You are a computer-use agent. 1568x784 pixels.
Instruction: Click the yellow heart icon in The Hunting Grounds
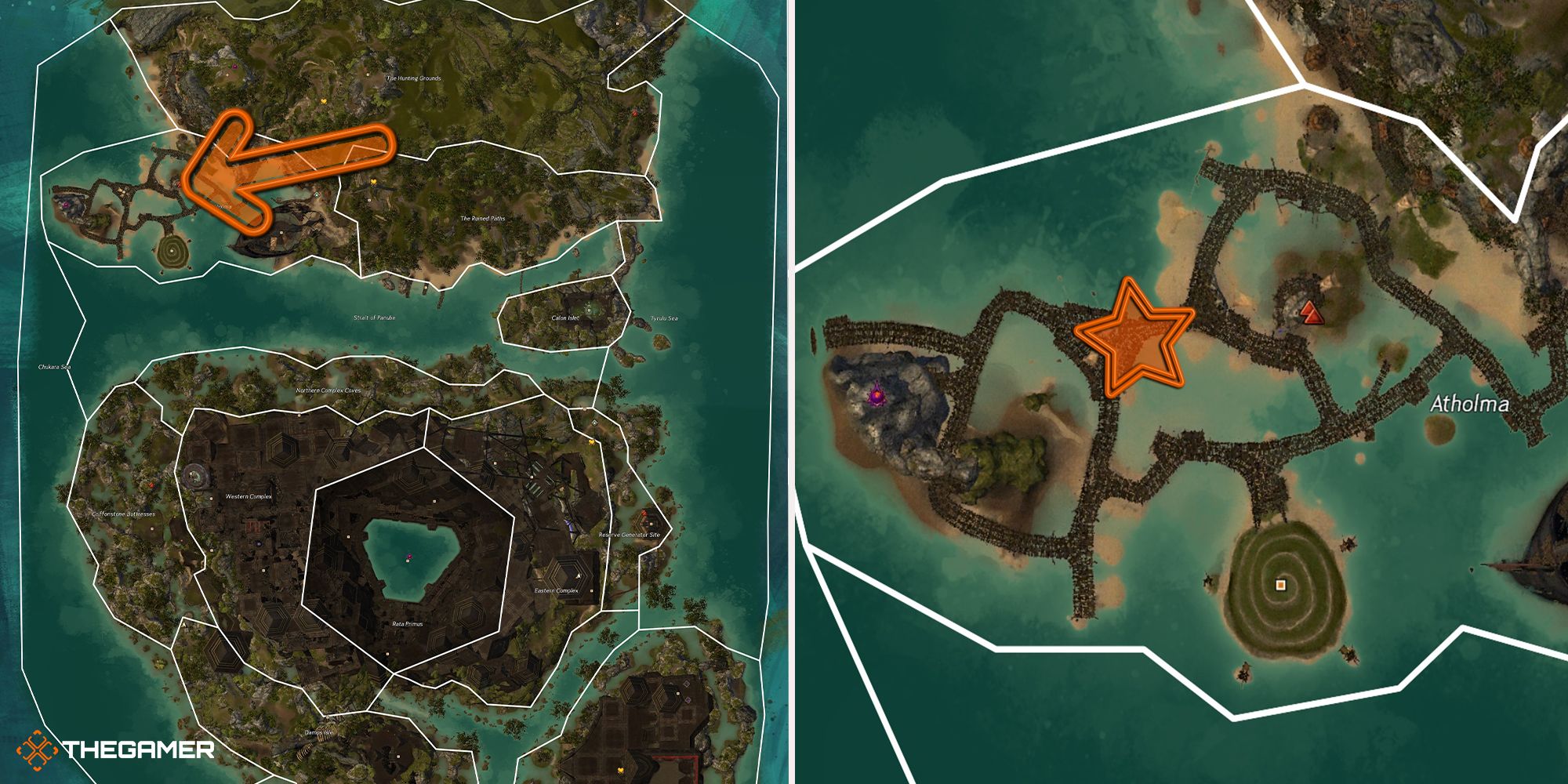323,102
